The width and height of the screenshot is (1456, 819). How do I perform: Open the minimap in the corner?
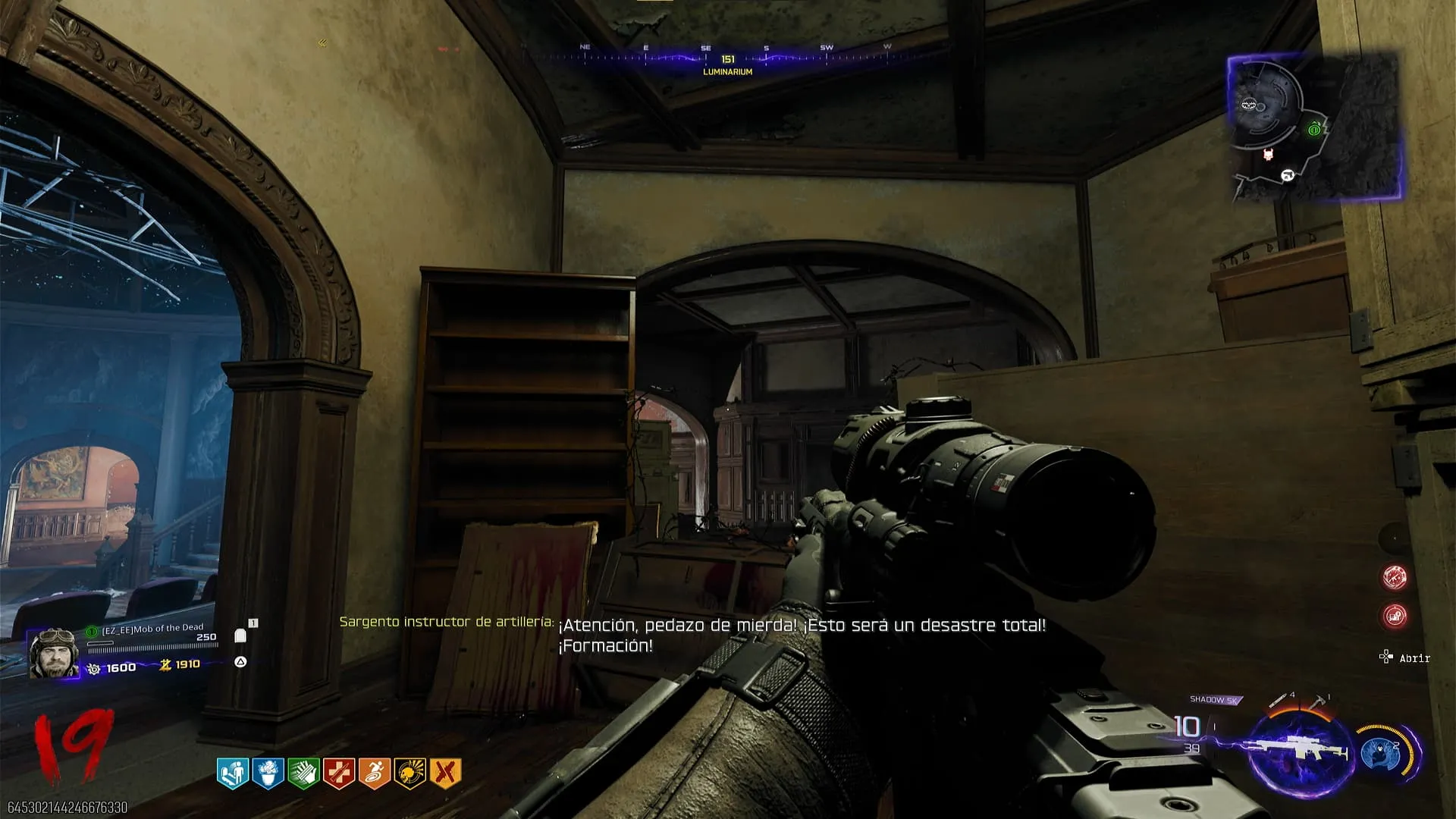pos(1314,127)
